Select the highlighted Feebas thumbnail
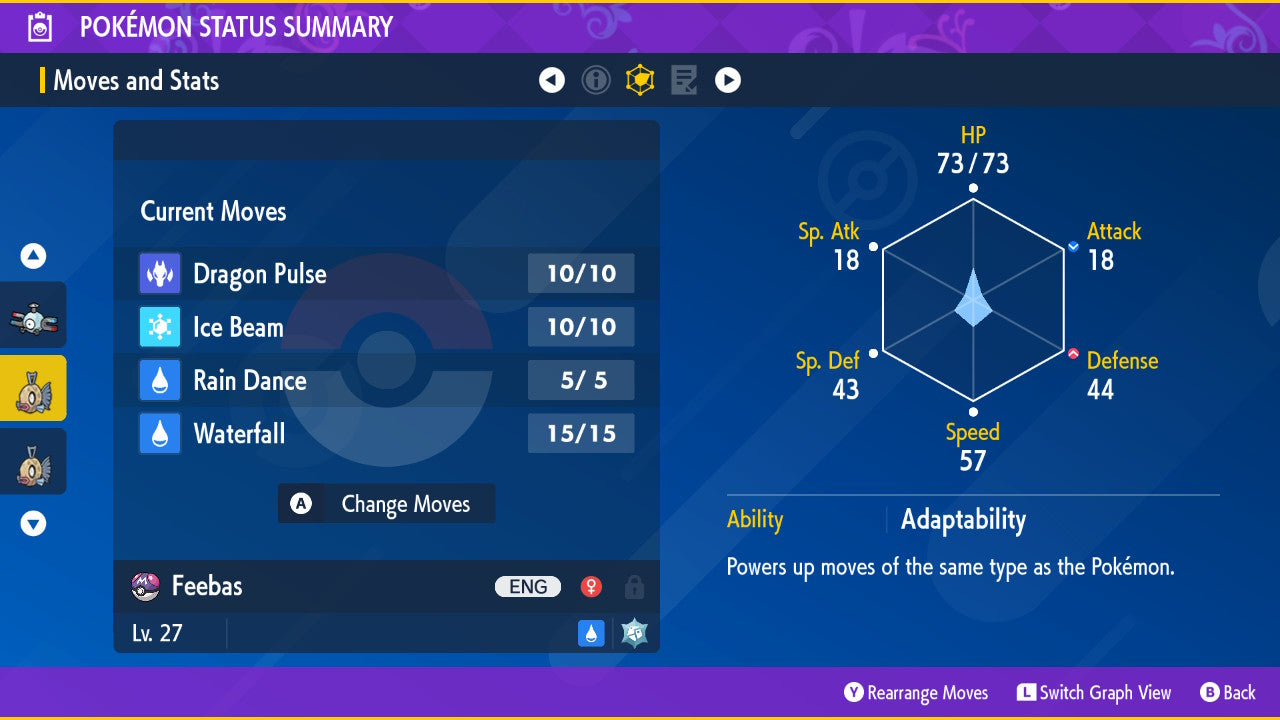This screenshot has height=720, width=1280. 33,388
